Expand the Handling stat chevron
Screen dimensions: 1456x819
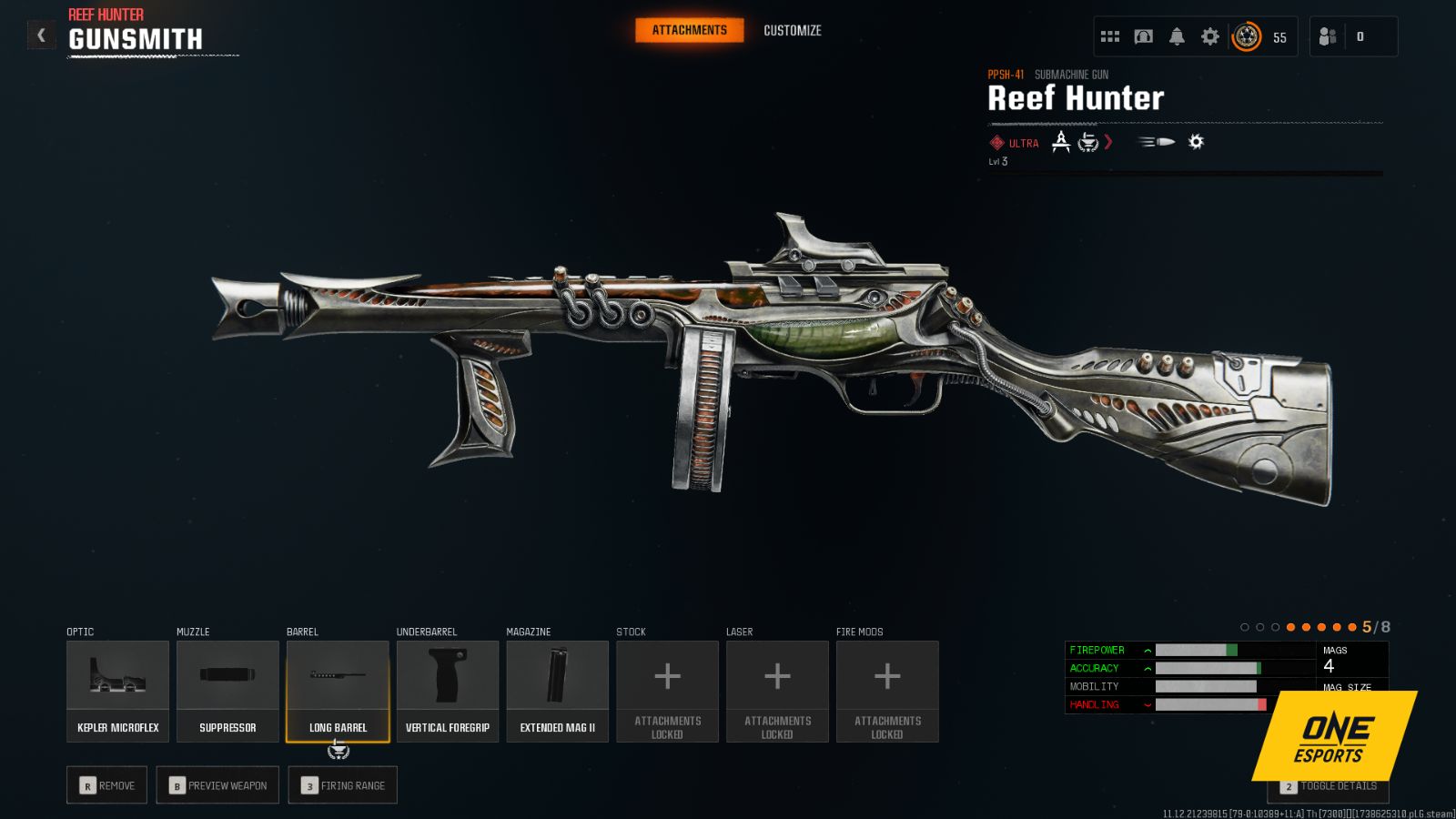(1146, 704)
